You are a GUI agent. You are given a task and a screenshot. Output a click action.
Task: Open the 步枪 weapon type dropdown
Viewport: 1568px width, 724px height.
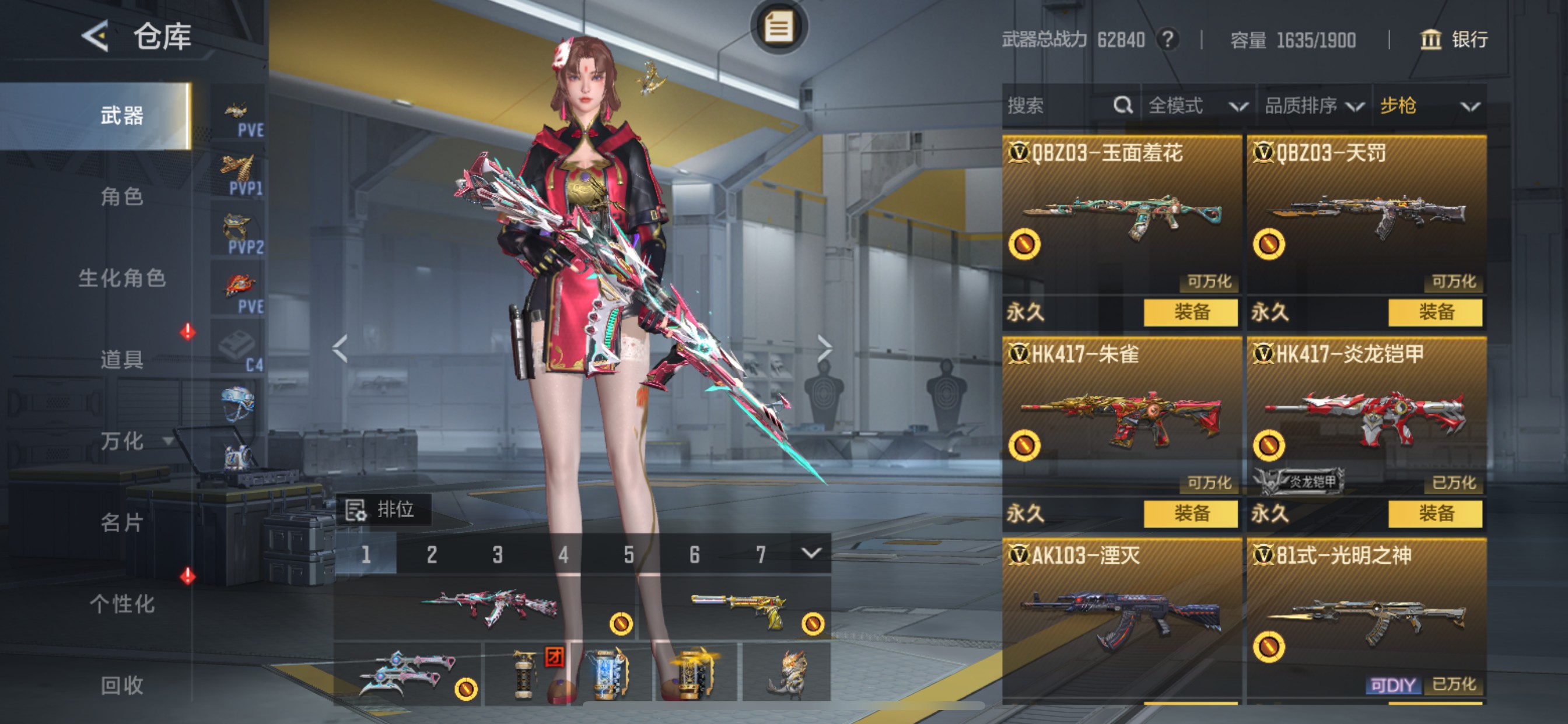point(1429,106)
